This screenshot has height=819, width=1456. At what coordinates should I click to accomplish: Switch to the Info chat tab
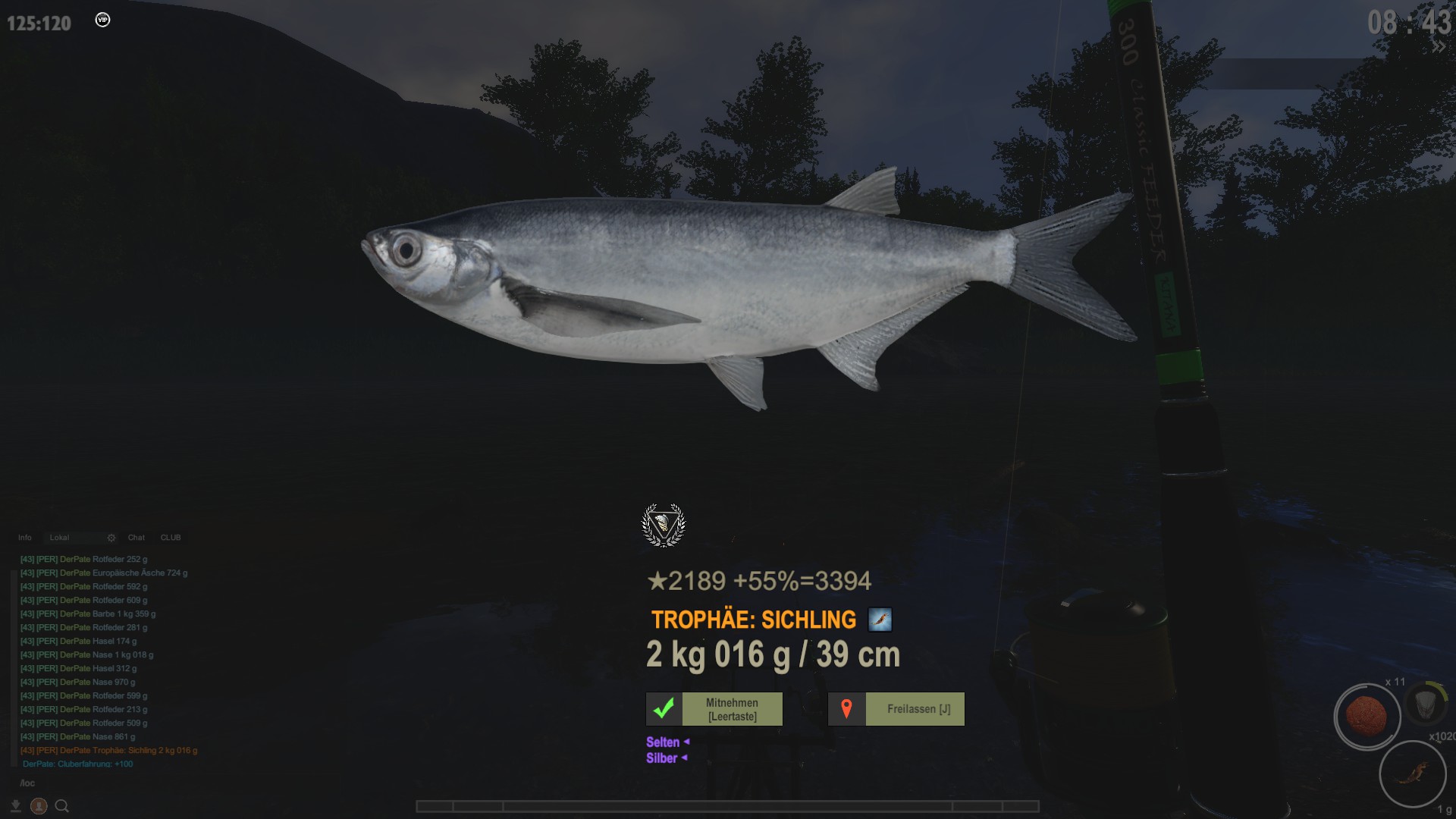(25, 538)
